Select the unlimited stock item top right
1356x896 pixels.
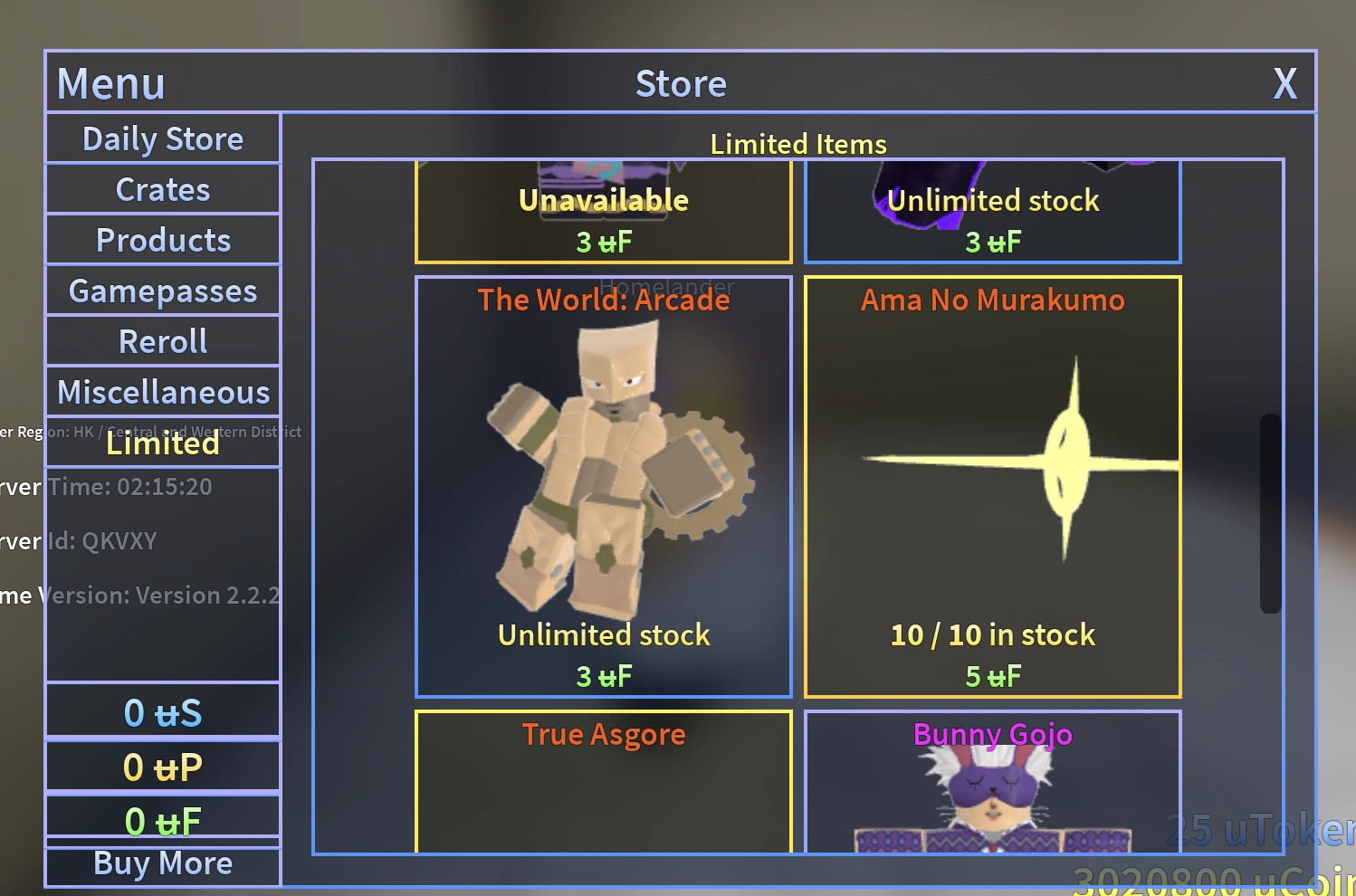pyautogui.click(x=992, y=213)
